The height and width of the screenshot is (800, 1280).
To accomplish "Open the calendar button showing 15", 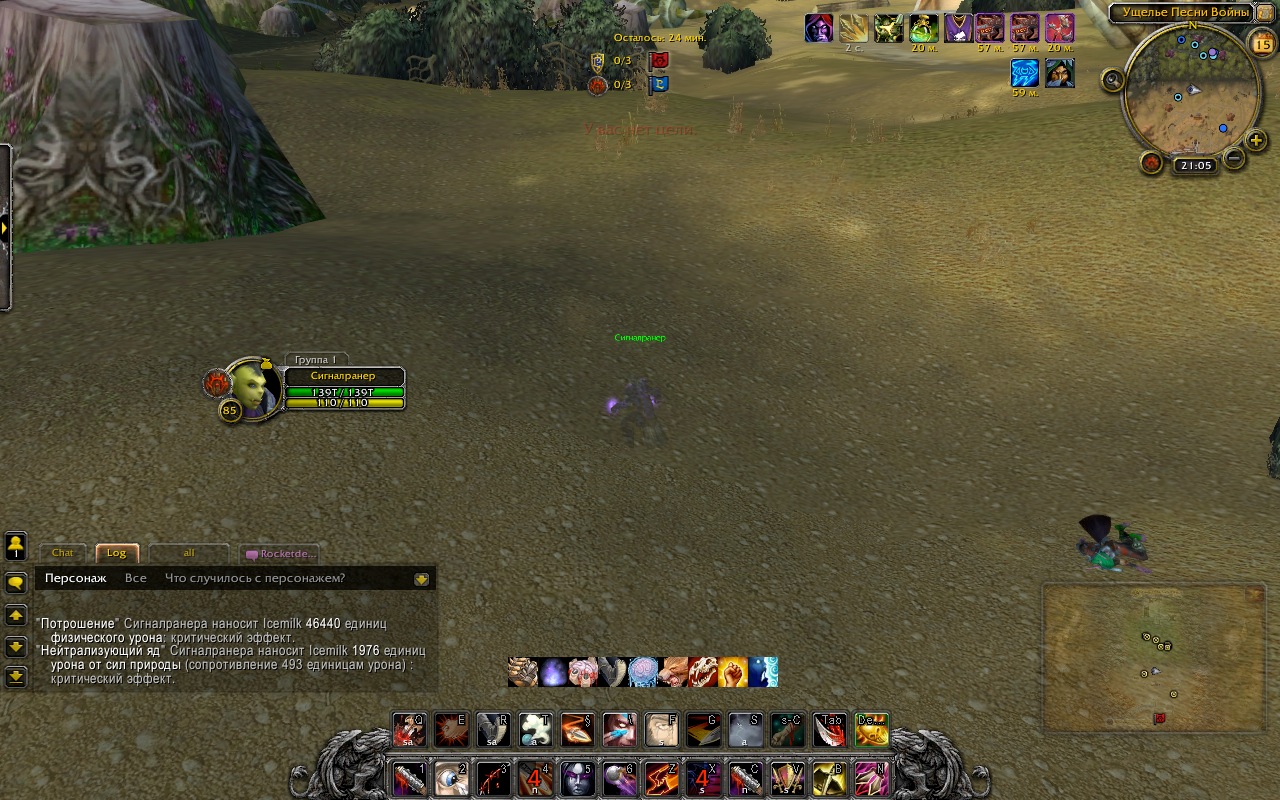I will [1262, 43].
